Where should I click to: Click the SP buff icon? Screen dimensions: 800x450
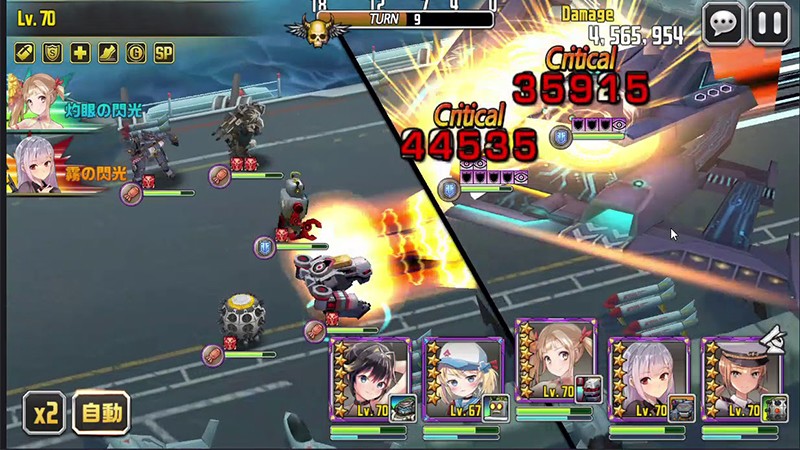[163, 52]
